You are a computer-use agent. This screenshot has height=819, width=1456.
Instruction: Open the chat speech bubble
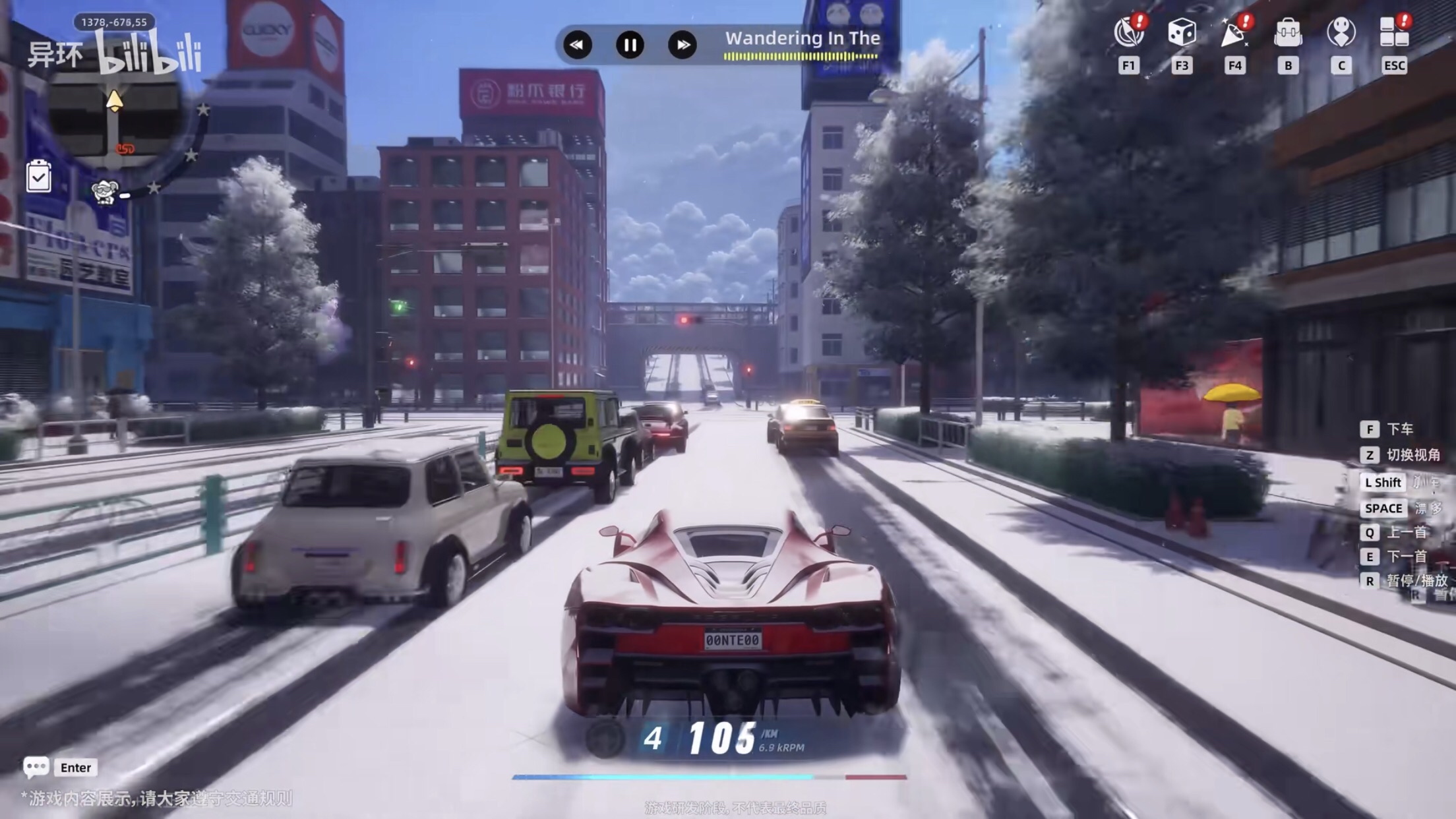coord(36,767)
